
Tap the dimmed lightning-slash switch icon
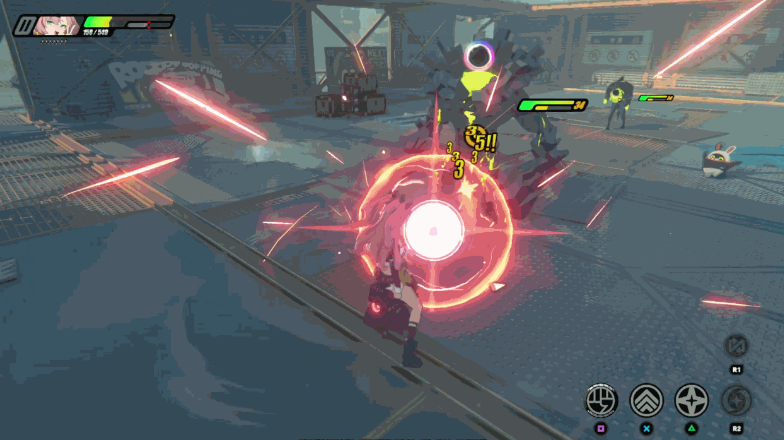coord(736,347)
